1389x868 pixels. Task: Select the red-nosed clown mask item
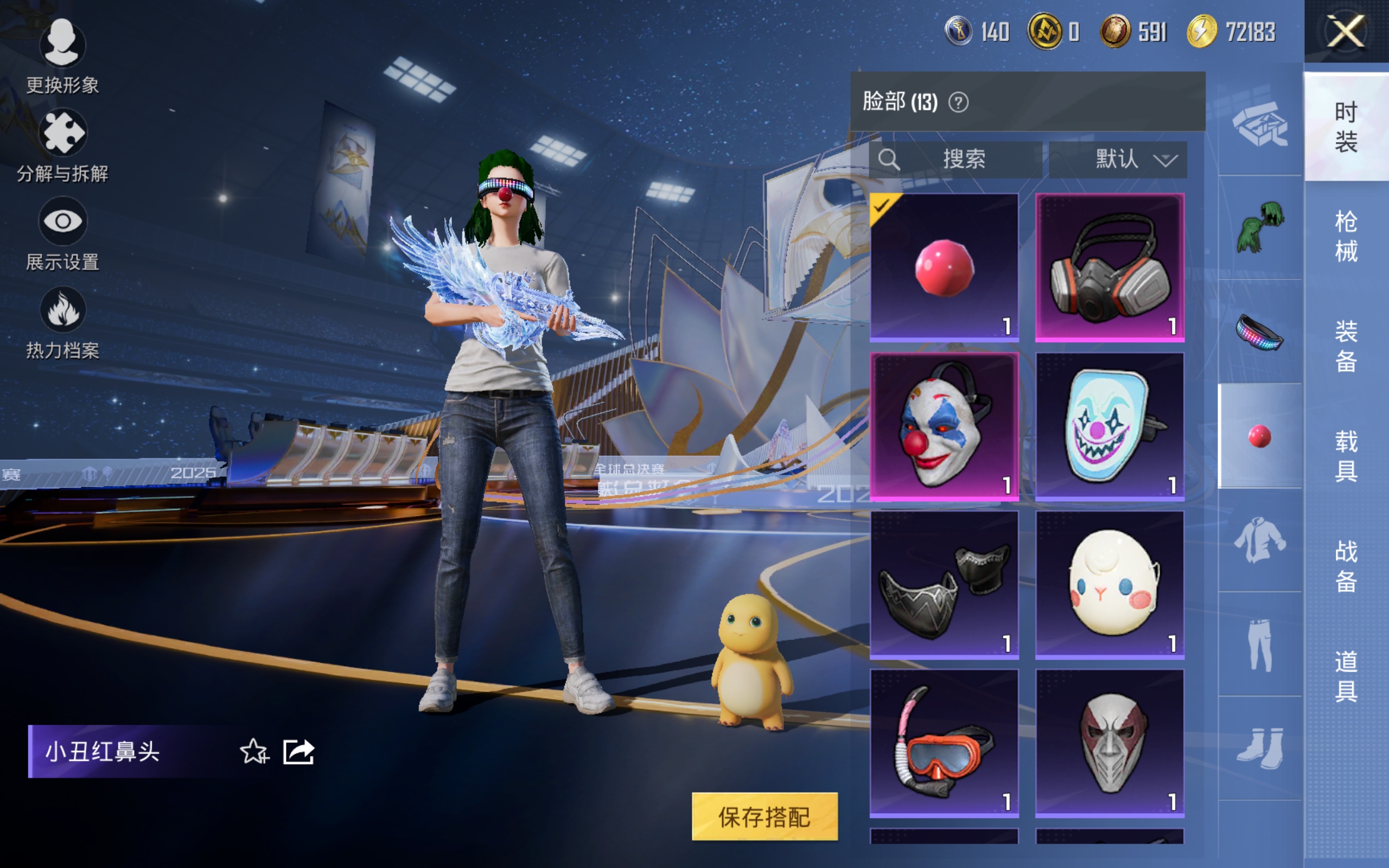pyautogui.click(x=944, y=426)
